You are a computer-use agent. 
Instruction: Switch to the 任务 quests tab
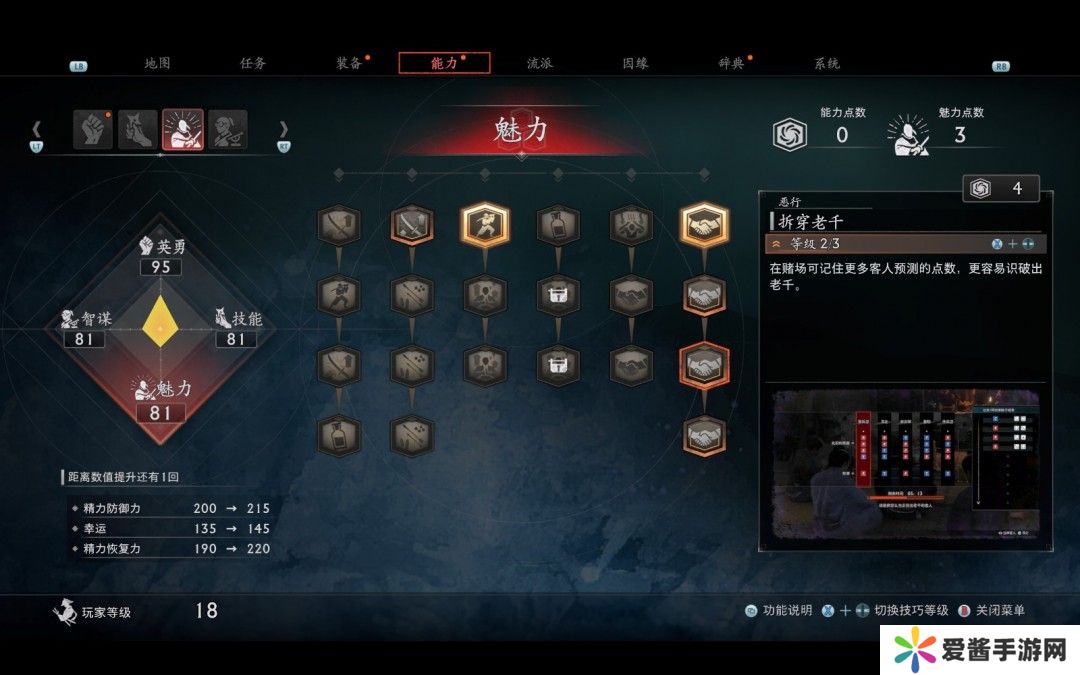pos(253,63)
